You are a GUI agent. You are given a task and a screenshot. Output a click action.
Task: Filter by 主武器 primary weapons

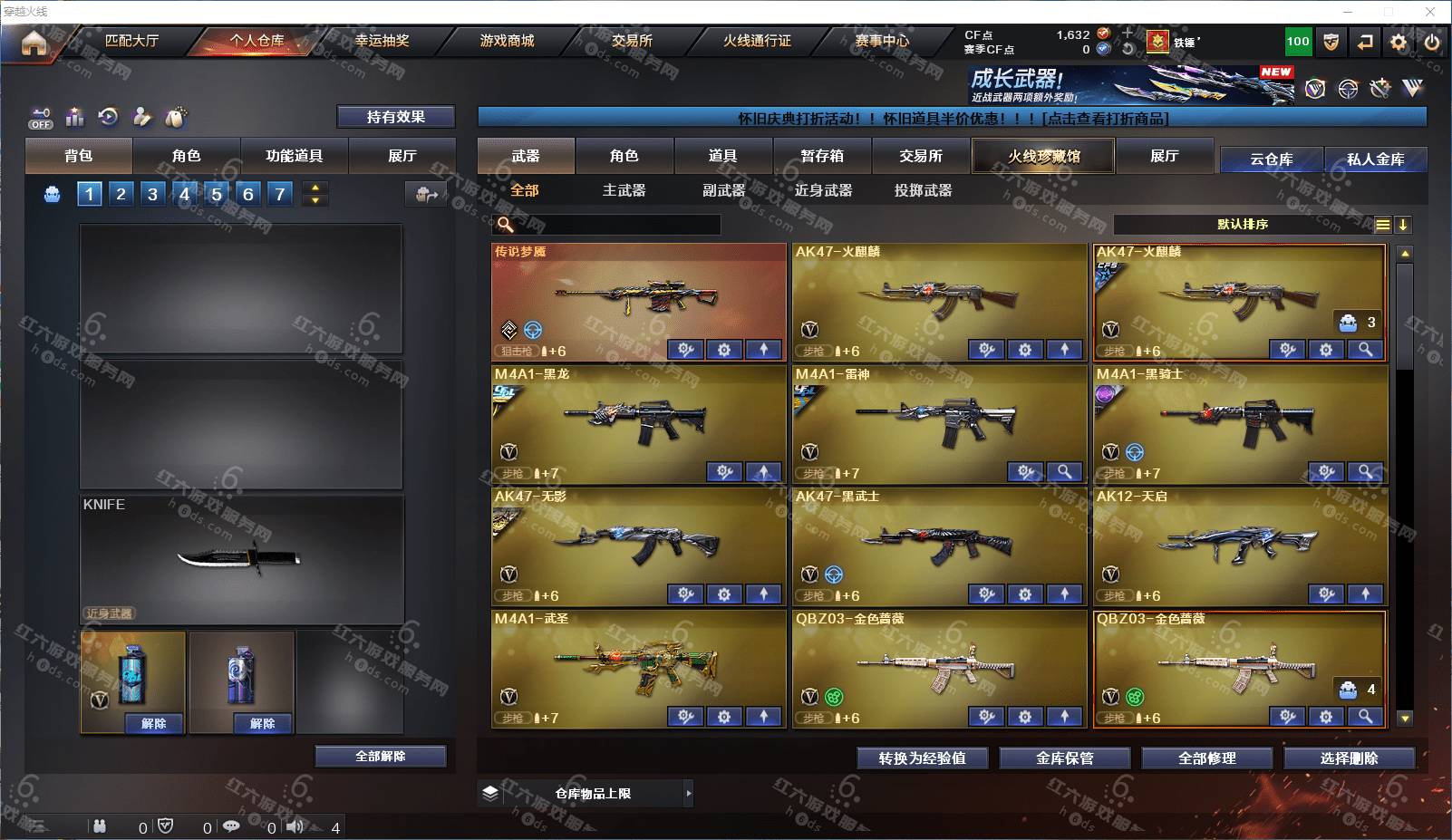[624, 190]
